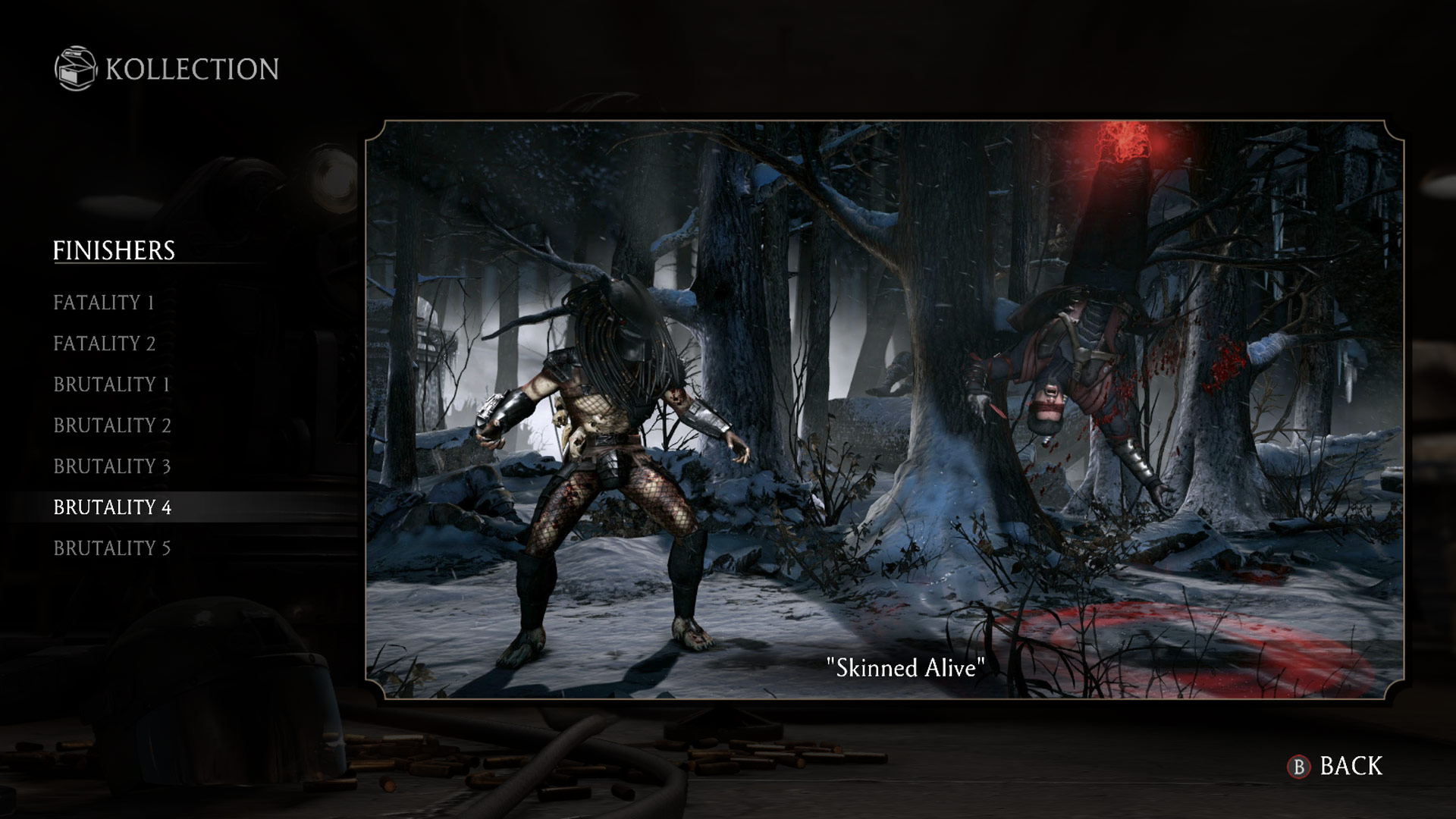Choose BRUTALITY 2
Viewport: 1456px width, 819px height.
pos(111,425)
